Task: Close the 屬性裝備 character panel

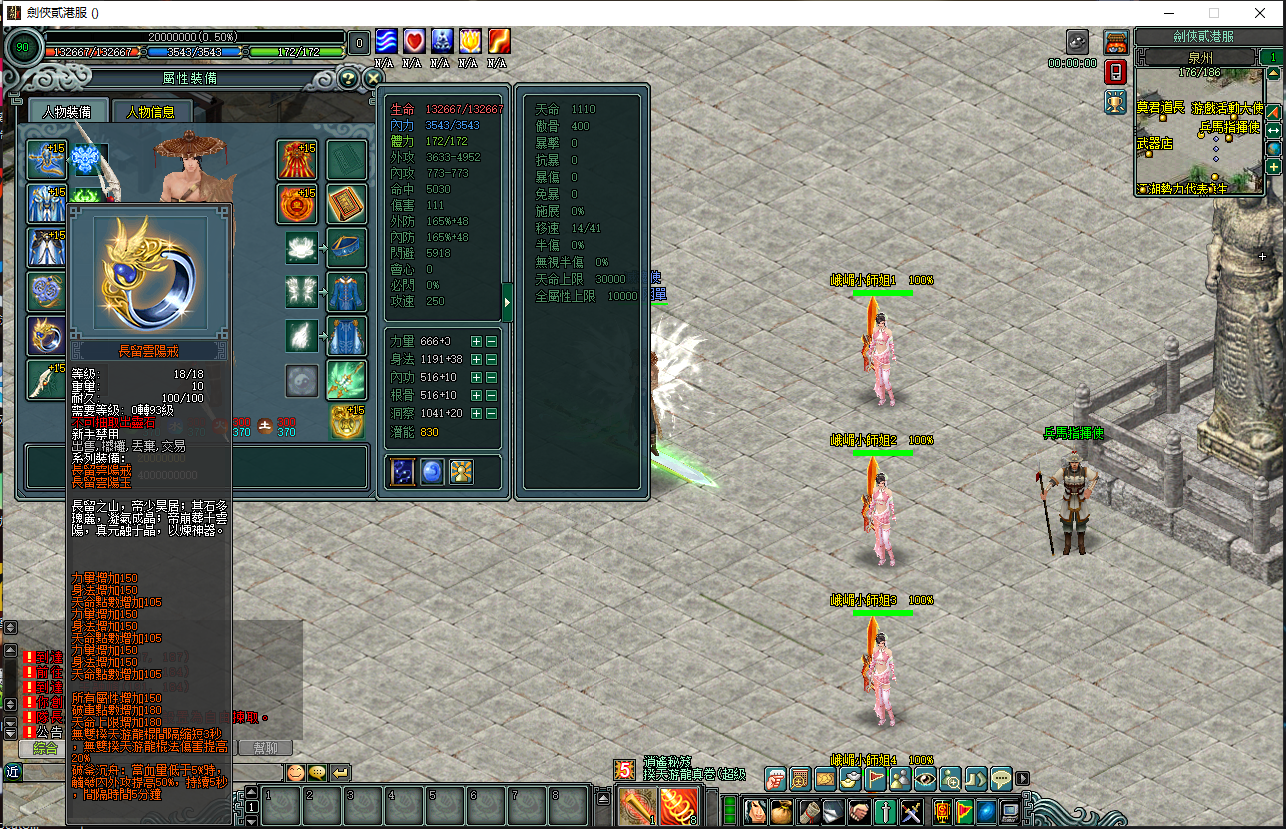Action: pyautogui.click(x=373, y=78)
